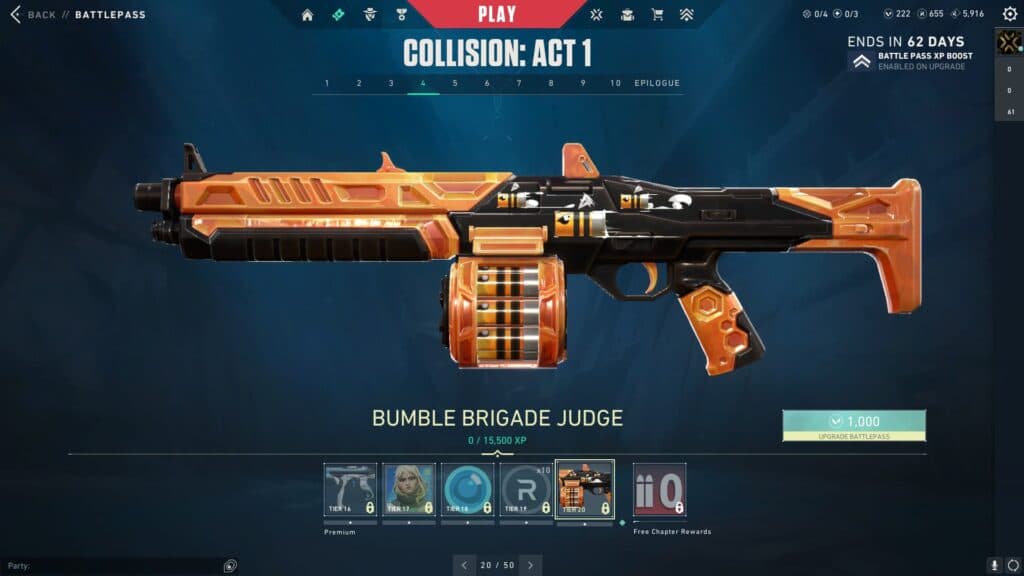Open the home screen icon
The image size is (1024, 576).
point(307,15)
